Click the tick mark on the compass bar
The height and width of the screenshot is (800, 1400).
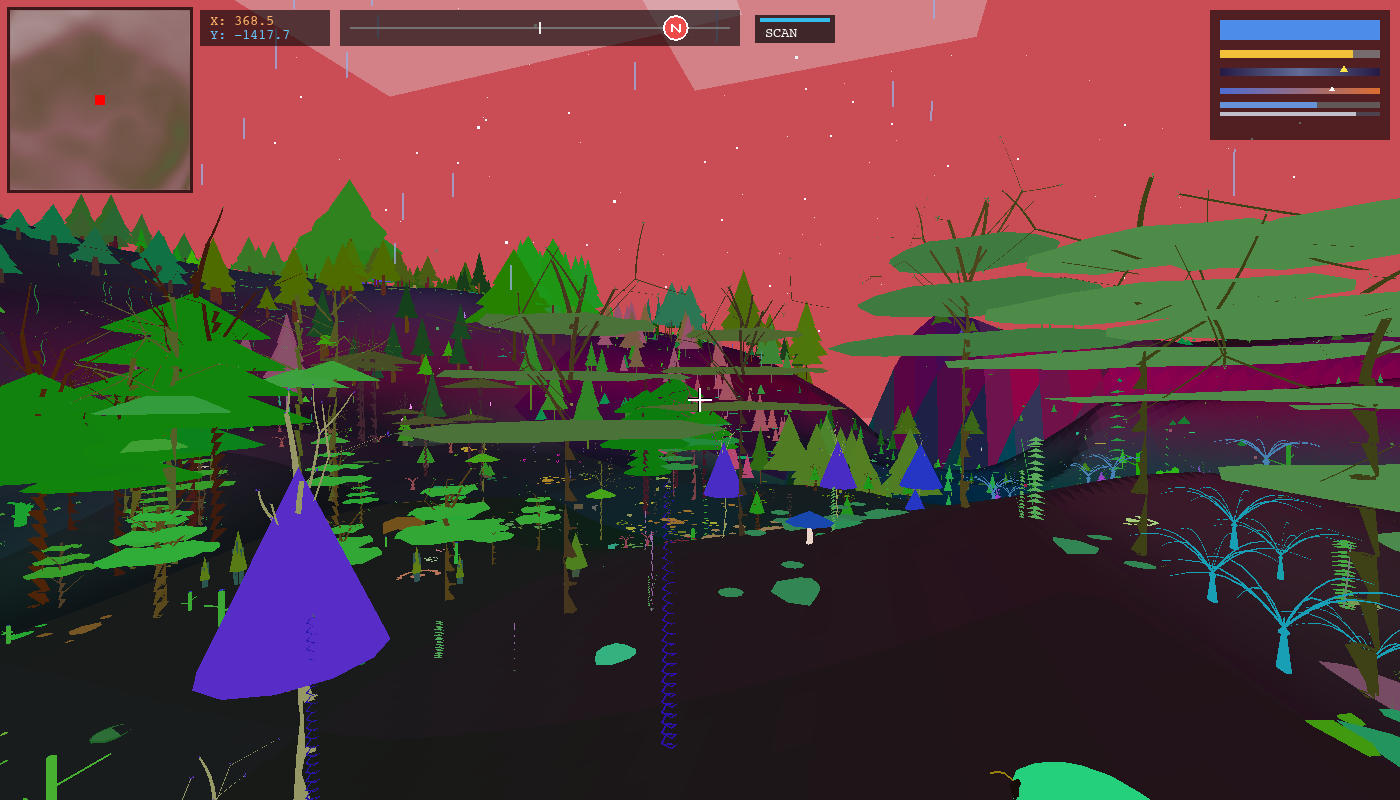(x=540, y=27)
